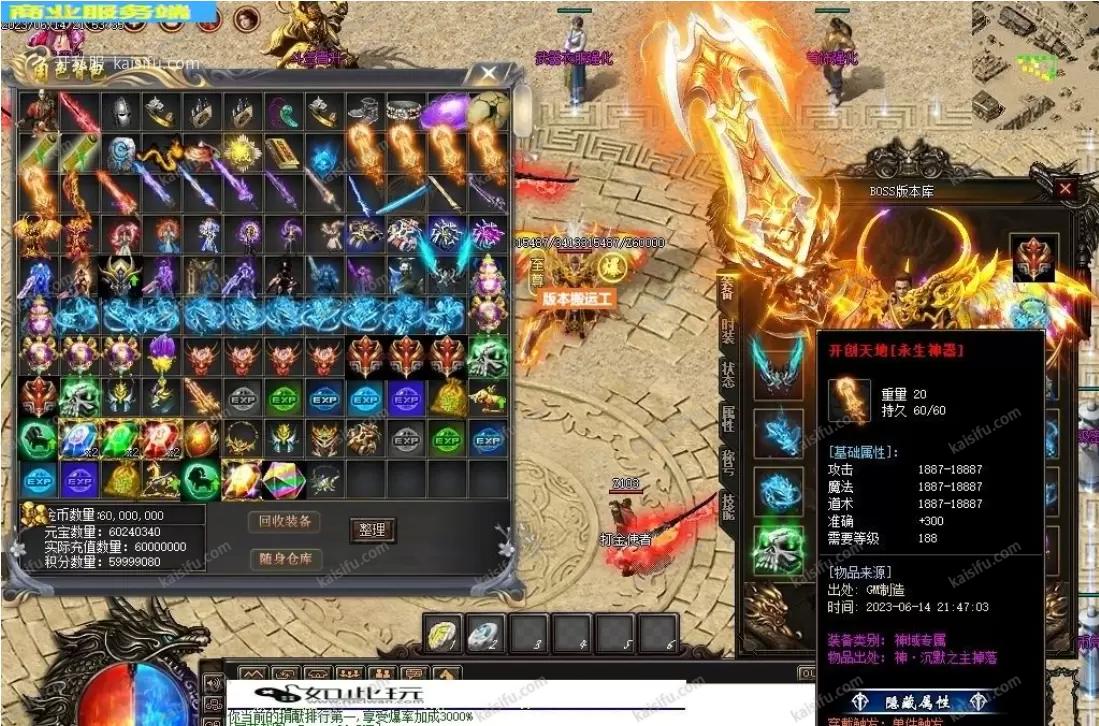The width and height of the screenshot is (1099, 726).
Task: Toggle the sound speaker button by chat
Action: [x=212, y=684]
